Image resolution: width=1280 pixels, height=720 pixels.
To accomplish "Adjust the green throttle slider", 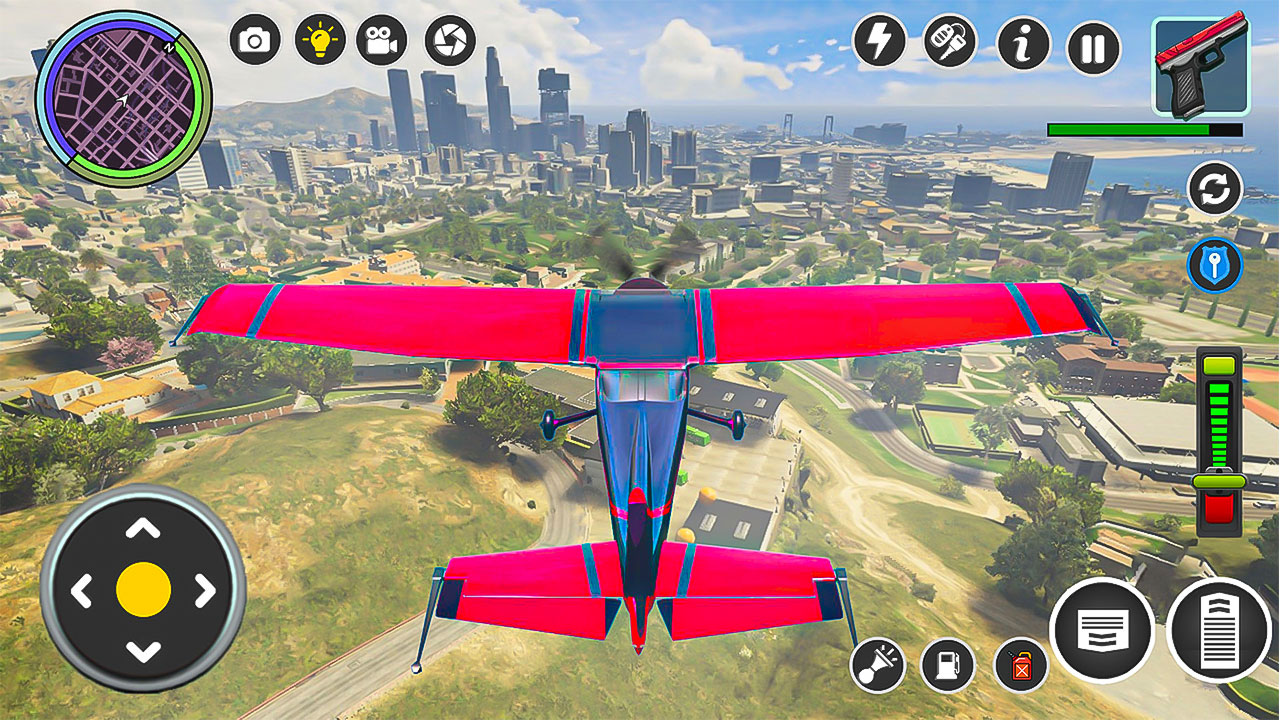I will click(1219, 481).
